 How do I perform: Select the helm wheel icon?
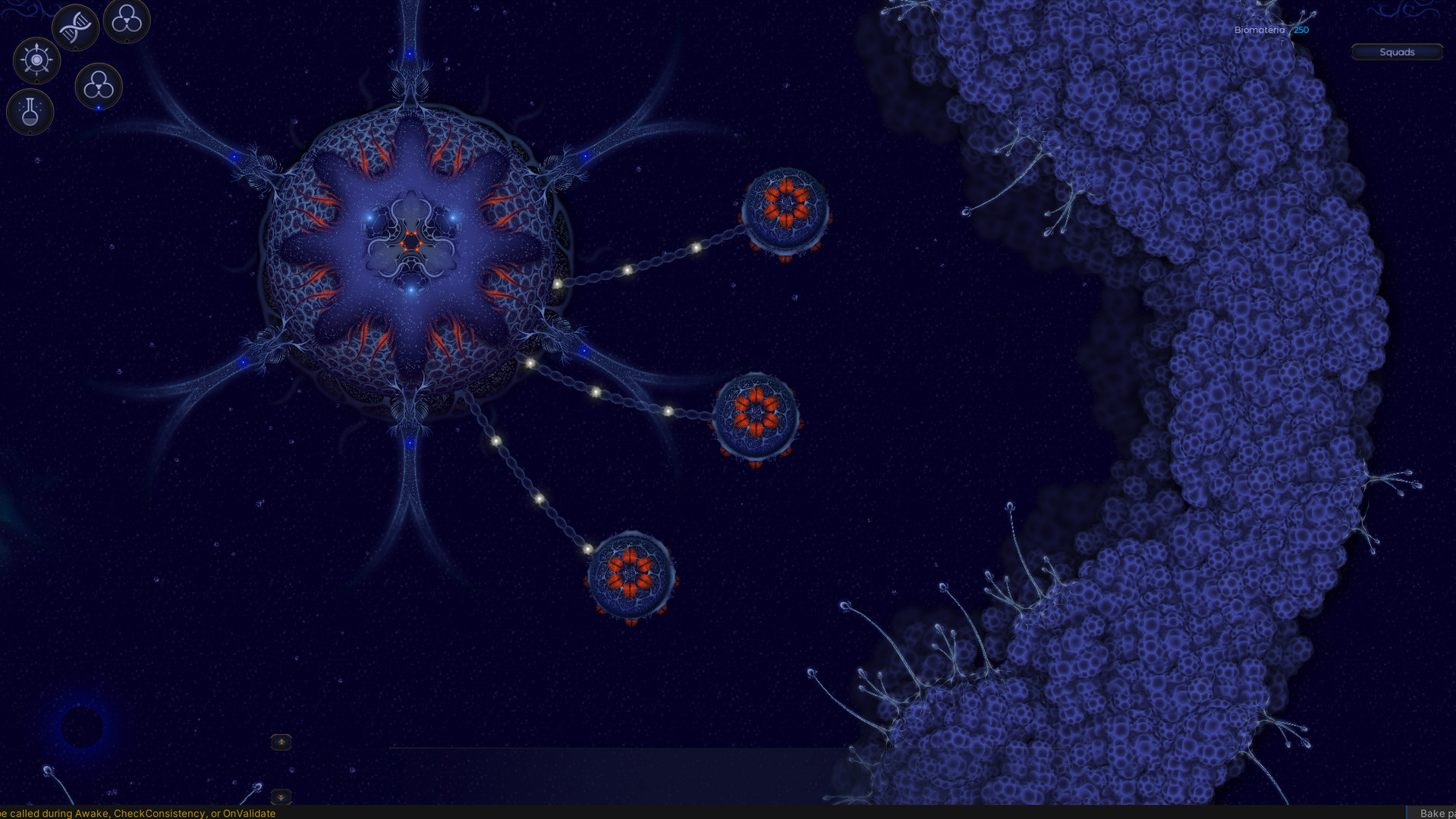[36, 60]
